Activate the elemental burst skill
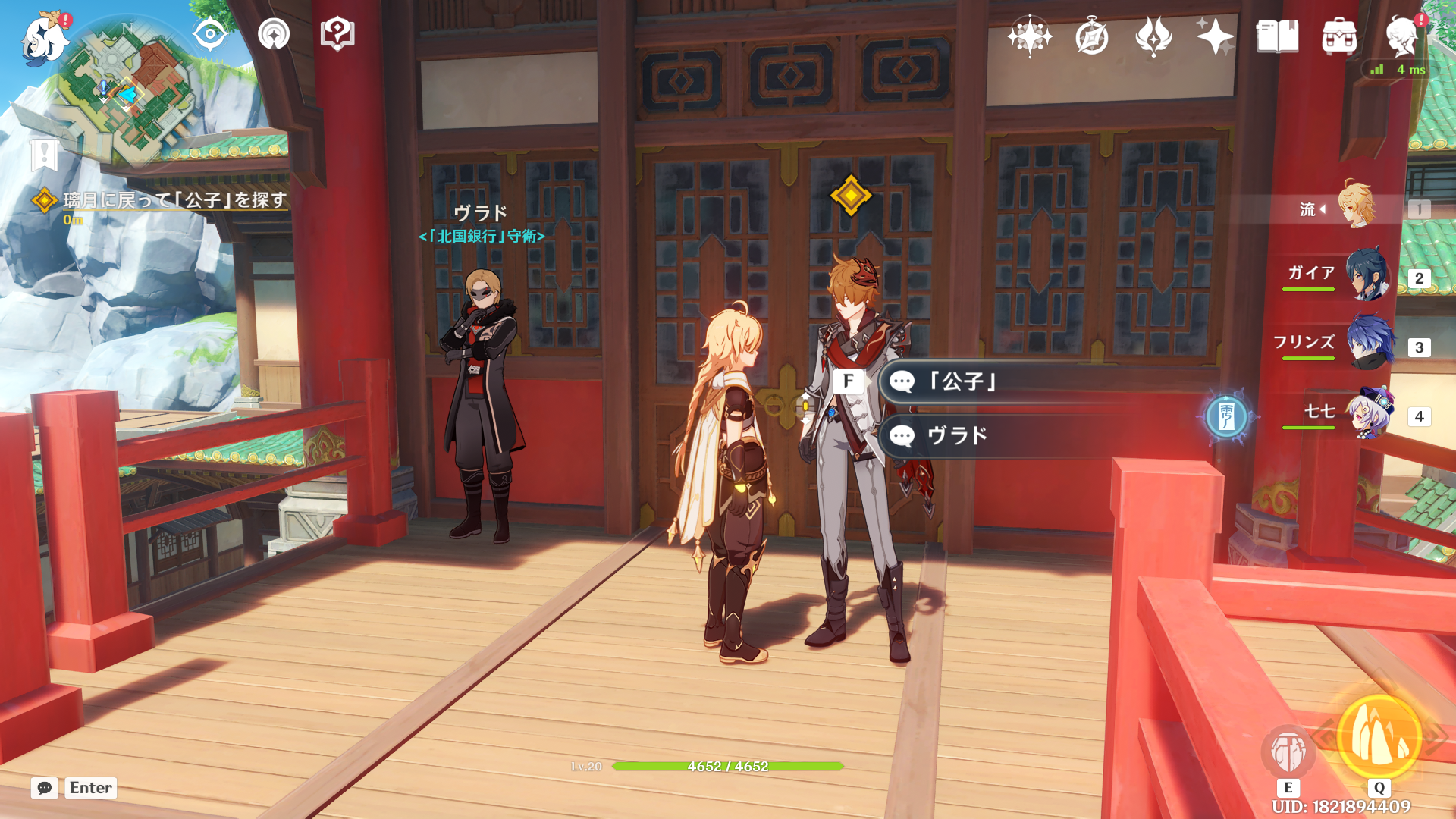Viewport: 1456px width, 819px height. (x=1379, y=736)
